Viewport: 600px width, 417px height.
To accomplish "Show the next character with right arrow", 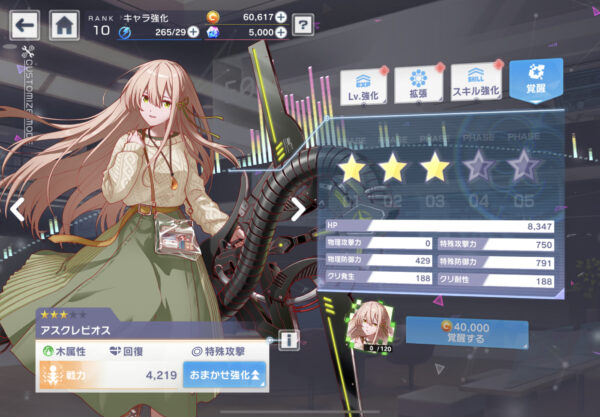I will click(297, 208).
